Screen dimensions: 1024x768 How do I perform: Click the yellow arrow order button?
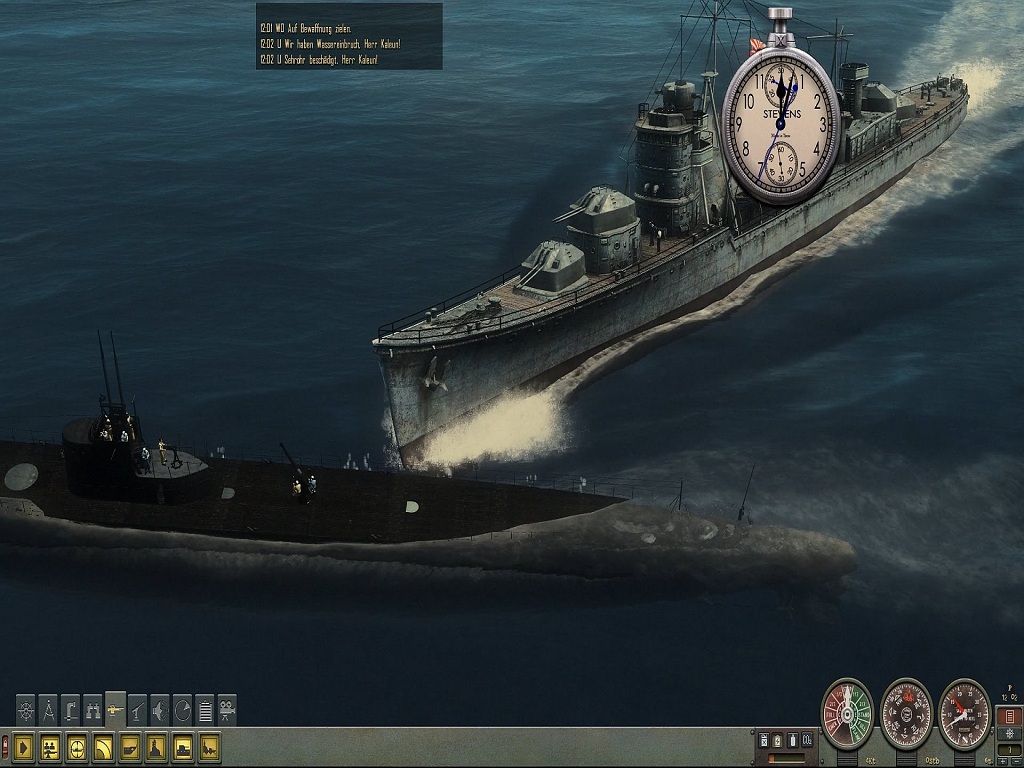pyautogui.click(x=24, y=747)
